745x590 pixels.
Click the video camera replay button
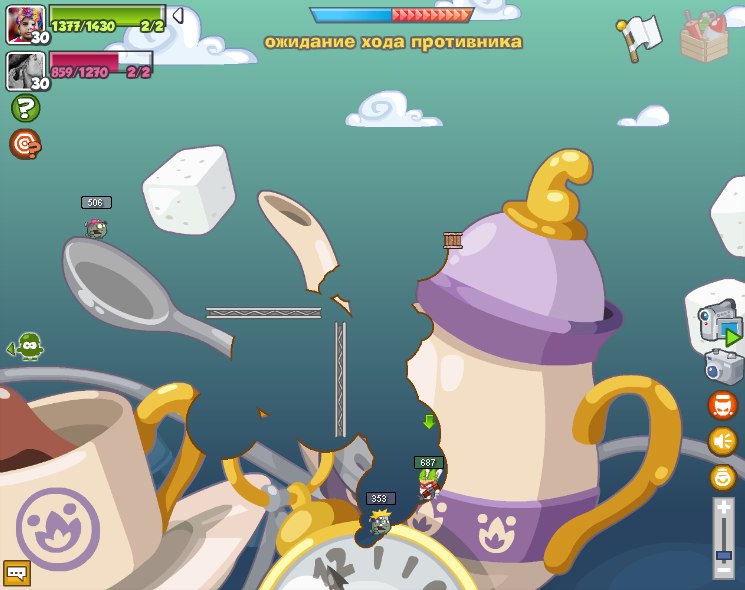(719, 325)
